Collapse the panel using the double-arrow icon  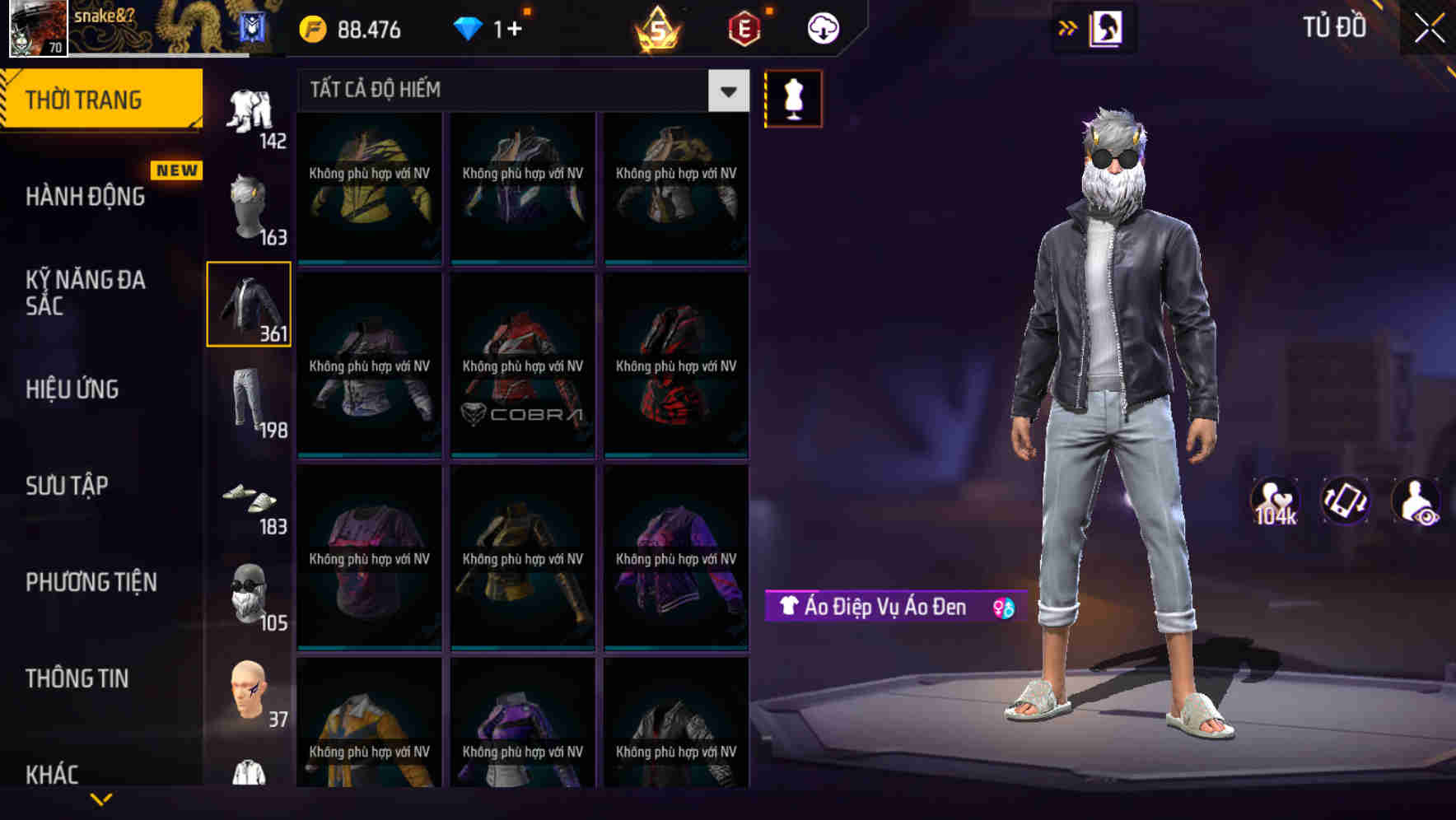[1068, 27]
